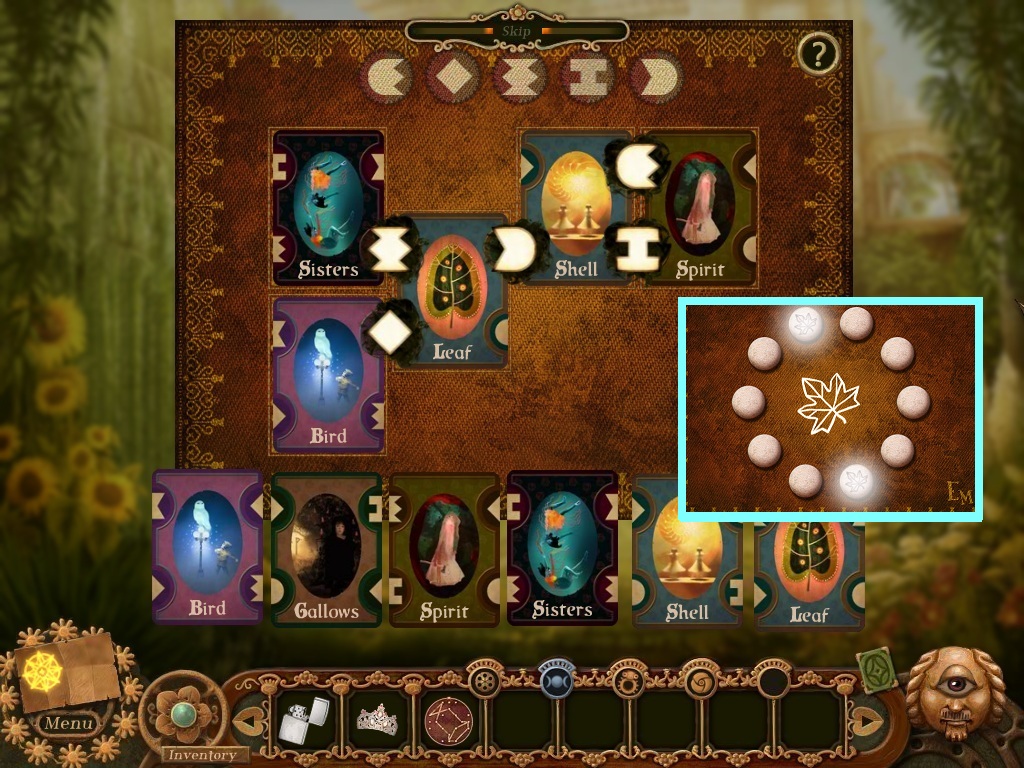Select the silver lighter in inventory
Screen dimensions: 1024x768
pyautogui.click(x=301, y=720)
